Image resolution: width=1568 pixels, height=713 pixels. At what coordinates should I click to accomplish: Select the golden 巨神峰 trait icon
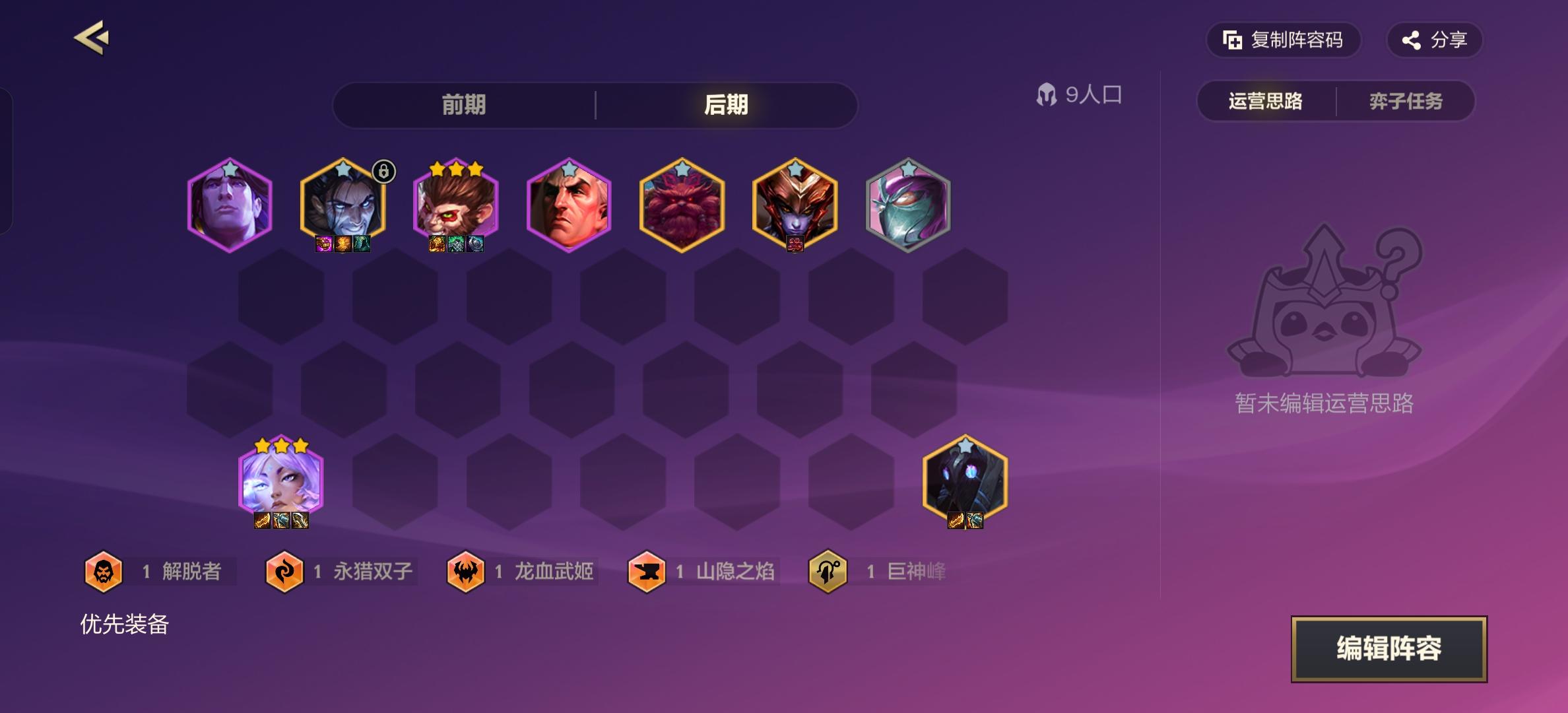tap(829, 572)
